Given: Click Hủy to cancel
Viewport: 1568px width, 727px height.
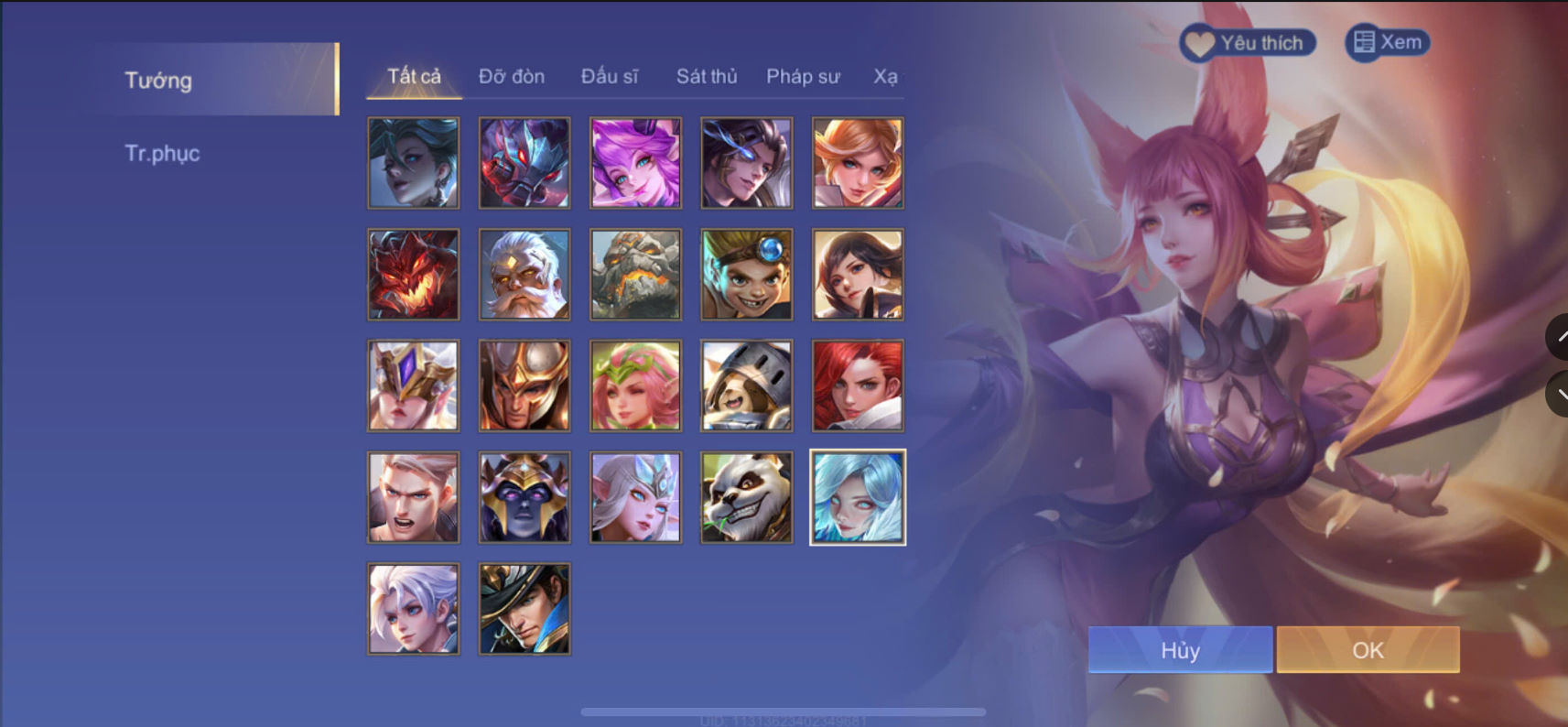Looking at the screenshot, I should pyautogui.click(x=1179, y=650).
